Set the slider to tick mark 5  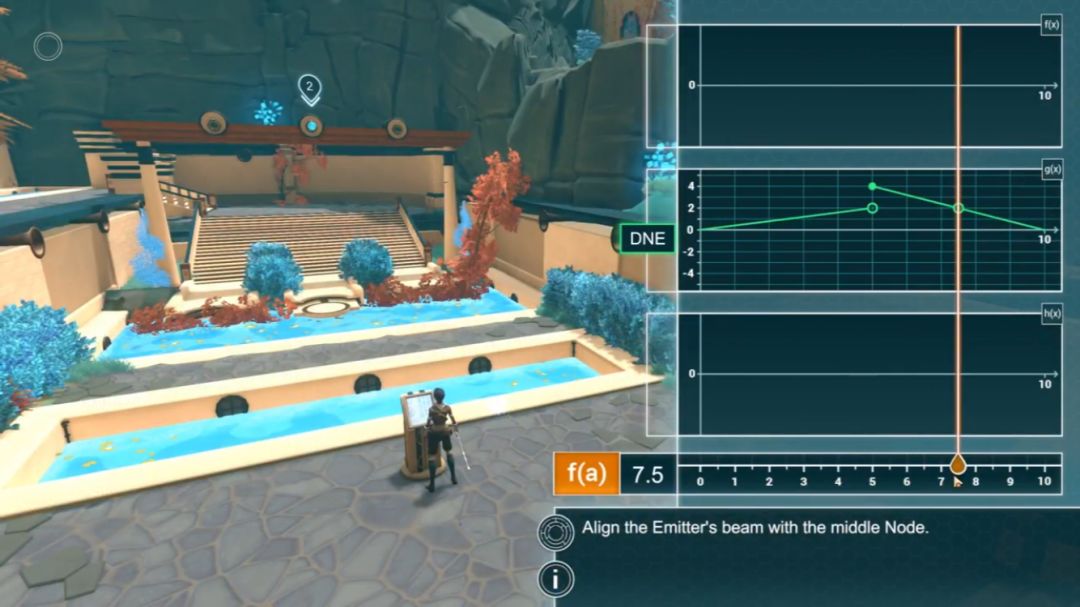click(x=872, y=470)
